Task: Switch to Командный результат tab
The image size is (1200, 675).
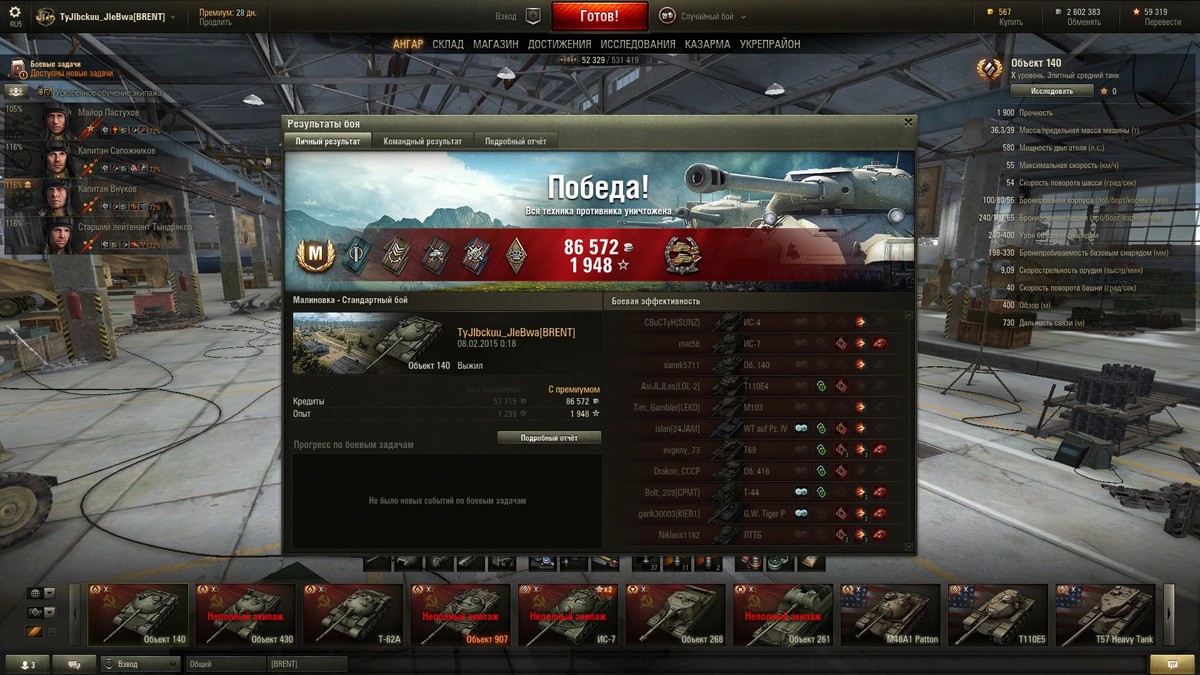Action: [x=422, y=141]
